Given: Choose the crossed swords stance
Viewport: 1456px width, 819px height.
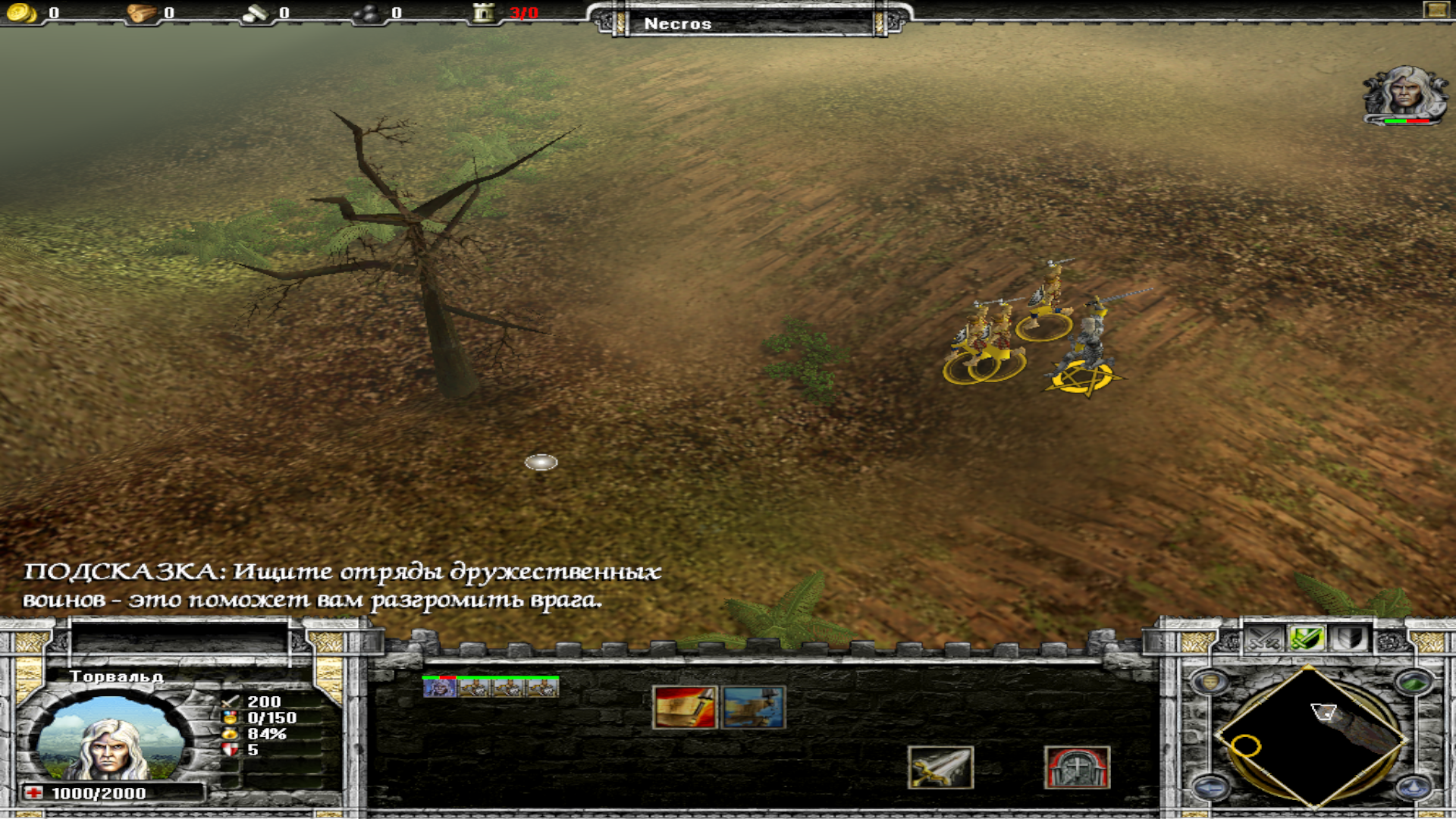Looking at the screenshot, I should [1264, 639].
